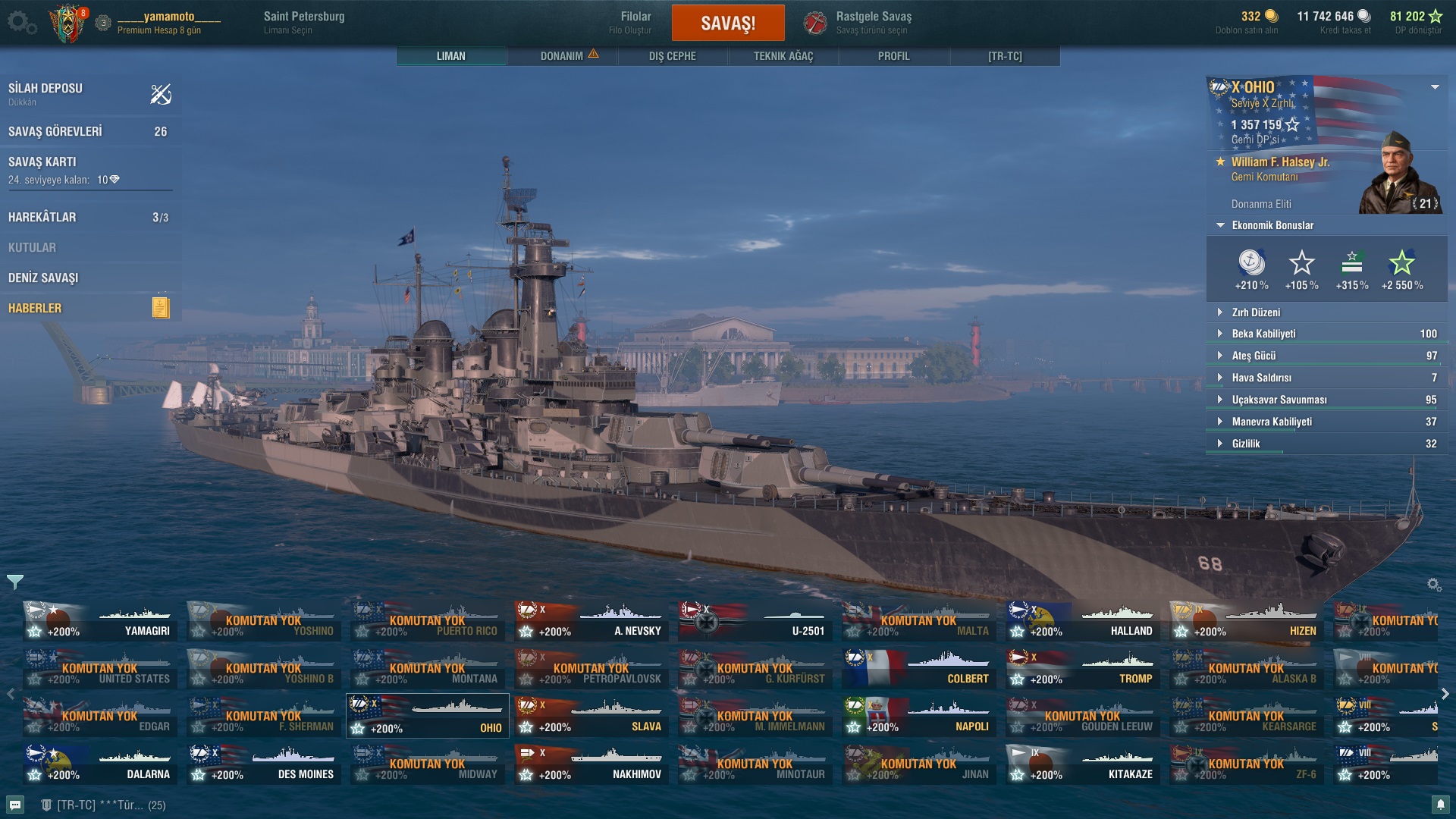Viewport: 1456px width, 819px height.
Task: Start the battle with SAVAŞ! button
Action: pos(727,23)
